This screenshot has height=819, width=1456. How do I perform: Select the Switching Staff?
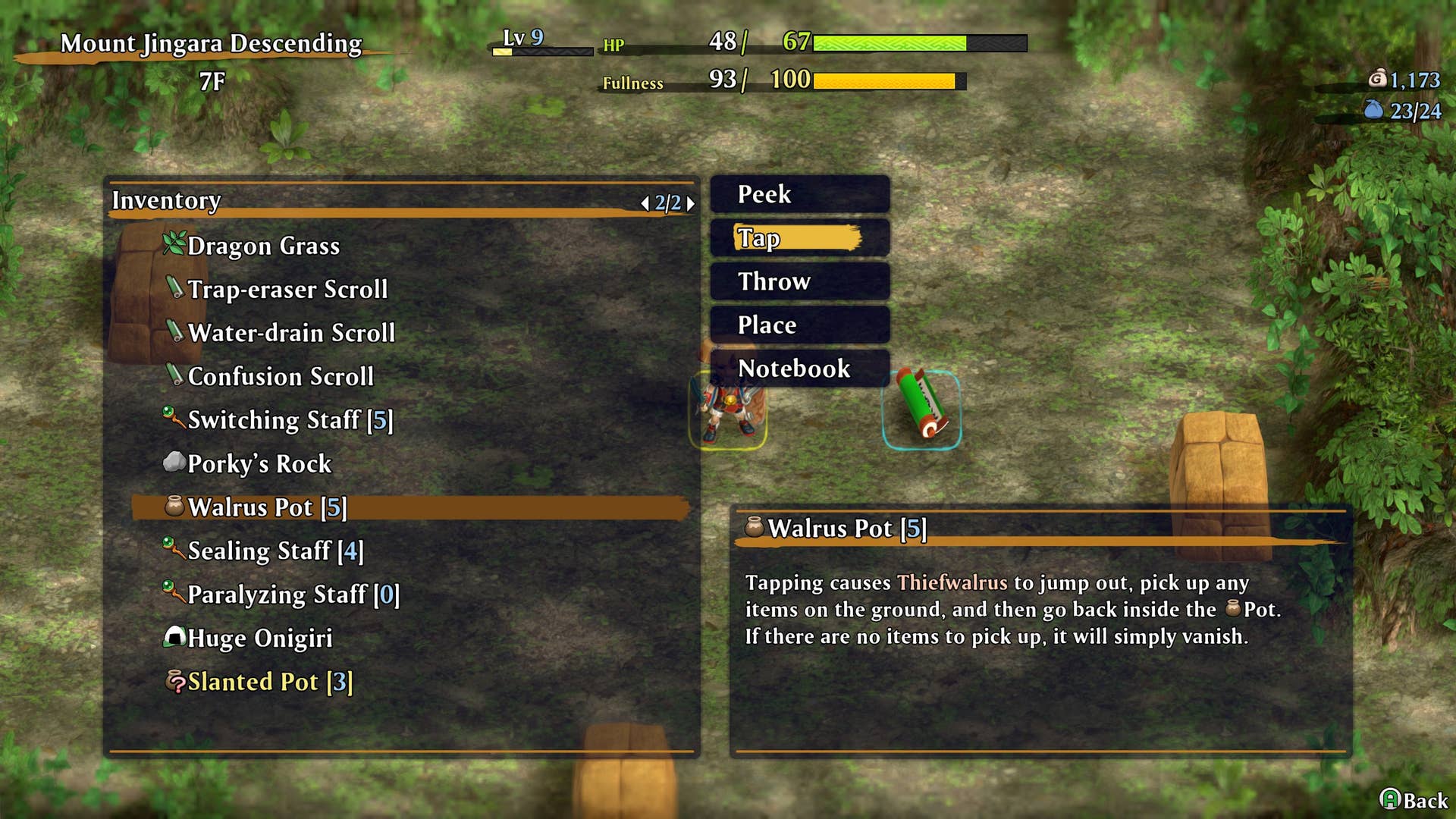tap(289, 420)
